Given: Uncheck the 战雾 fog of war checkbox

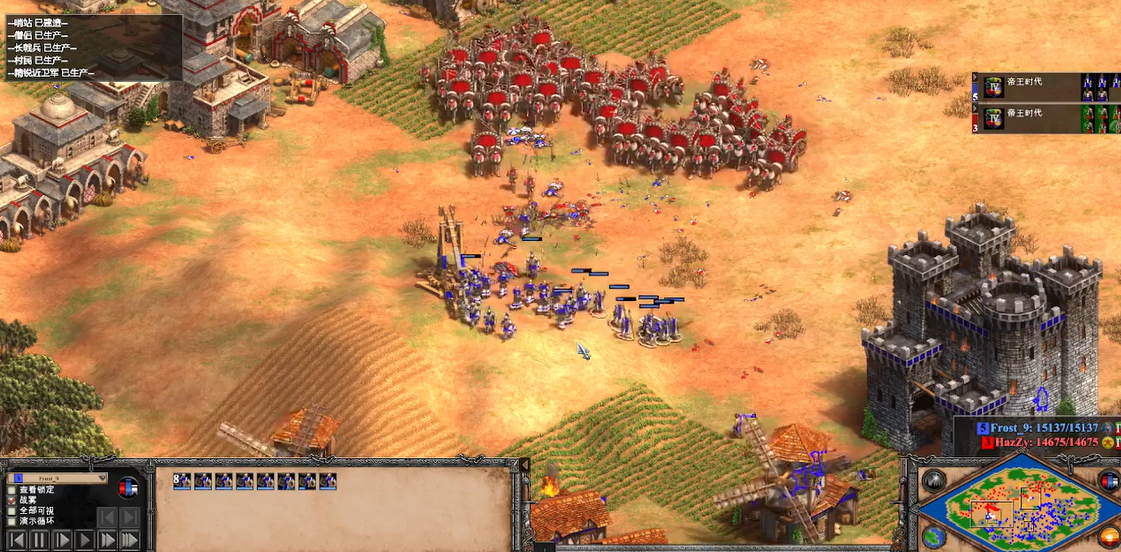Looking at the screenshot, I should (12, 500).
